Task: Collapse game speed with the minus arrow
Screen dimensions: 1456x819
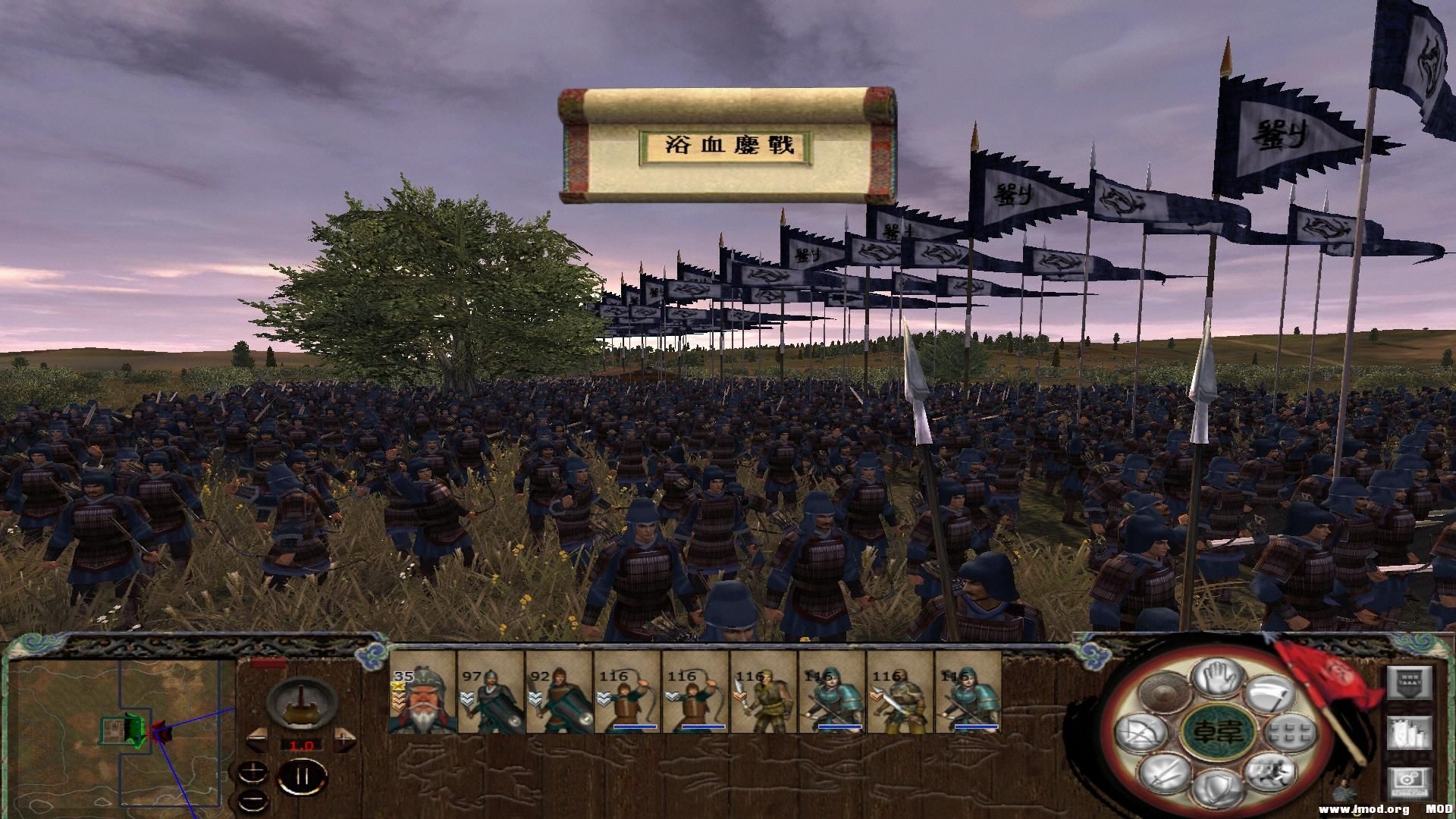Action: (258, 740)
